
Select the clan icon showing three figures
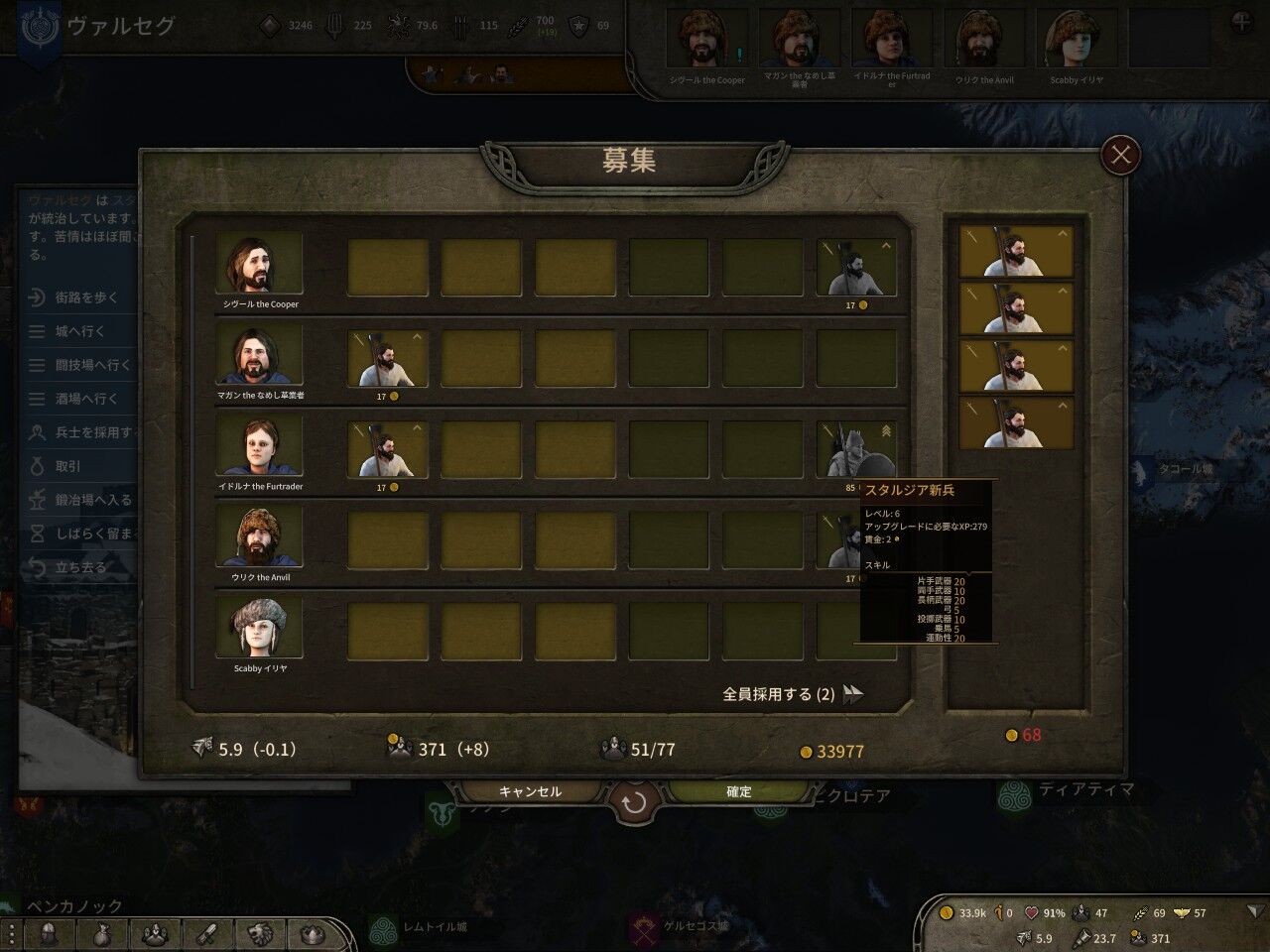(155, 933)
